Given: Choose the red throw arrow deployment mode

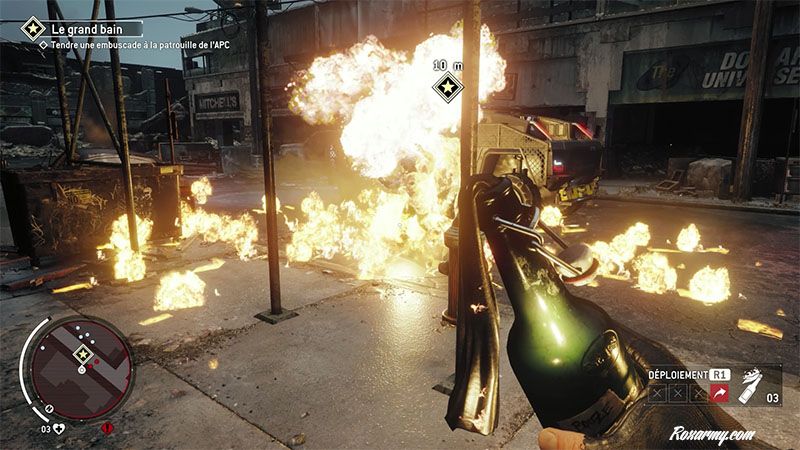Looking at the screenshot, I should [x=718, y=395].
